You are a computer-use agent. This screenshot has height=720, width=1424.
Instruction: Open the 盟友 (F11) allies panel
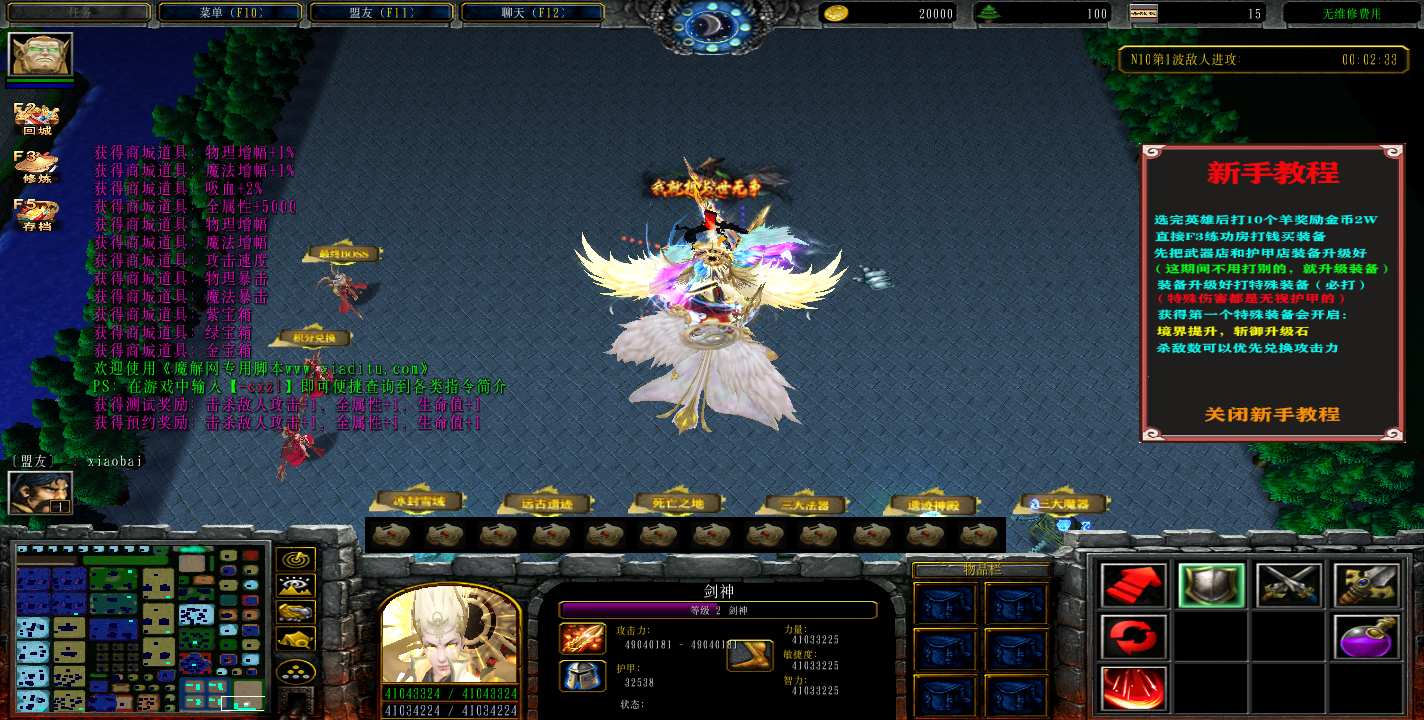click(381, 13)
